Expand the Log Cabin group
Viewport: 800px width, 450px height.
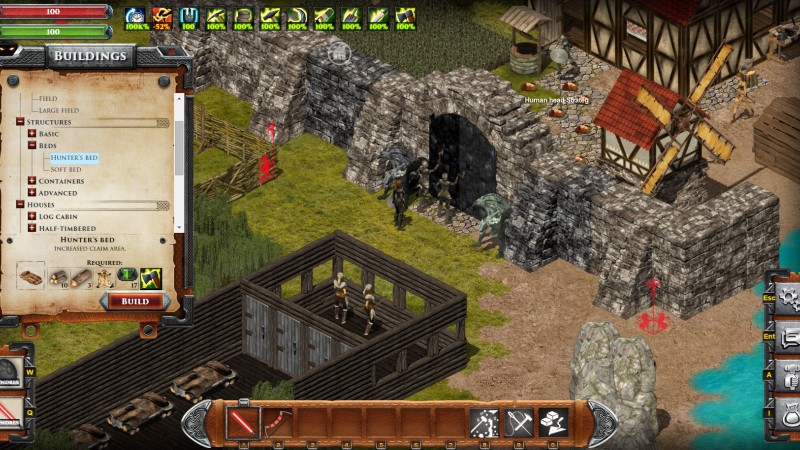tap(32, 217)
